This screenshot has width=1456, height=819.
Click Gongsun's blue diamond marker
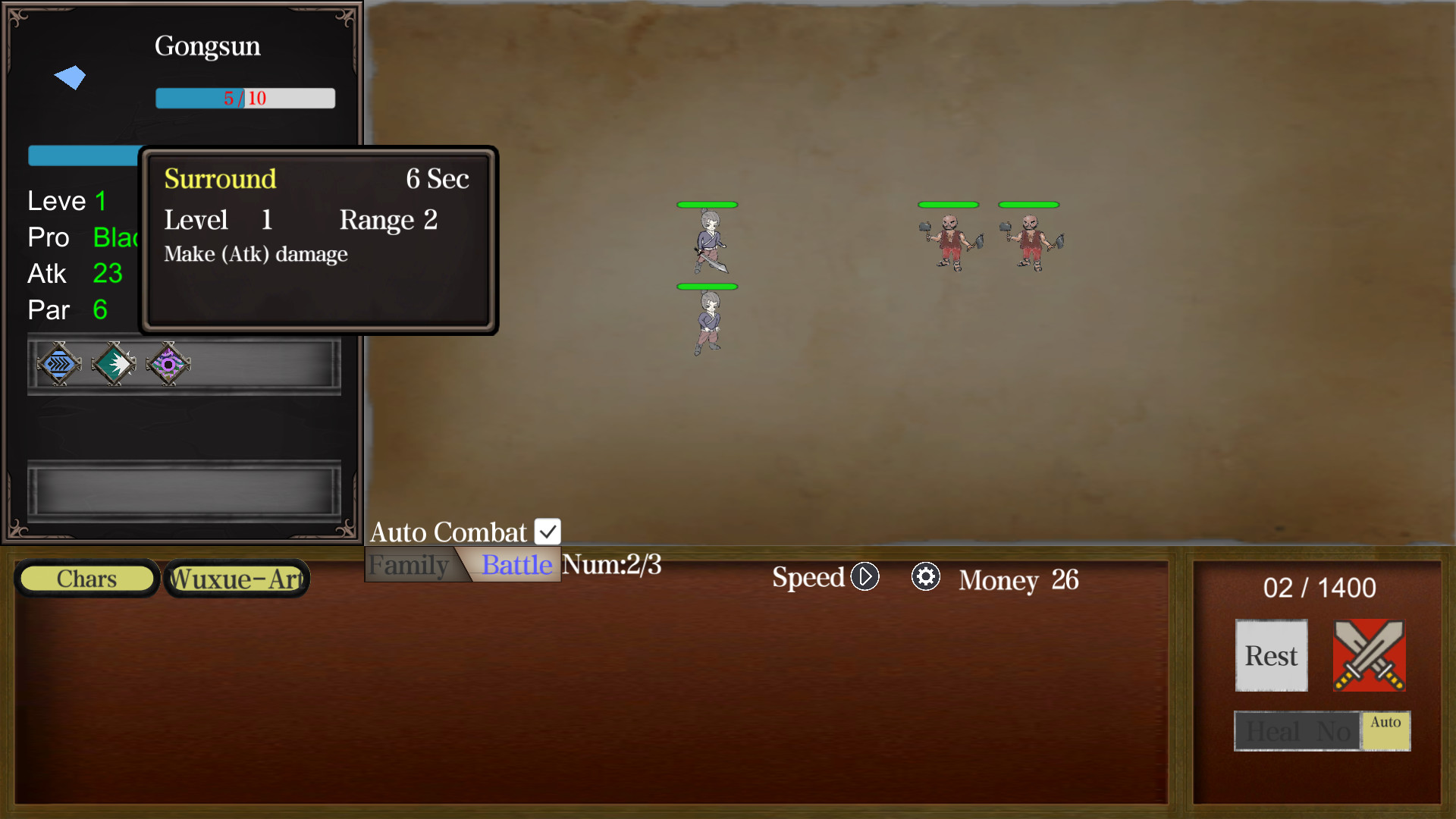pyautogui.click(x=70, y=76)
